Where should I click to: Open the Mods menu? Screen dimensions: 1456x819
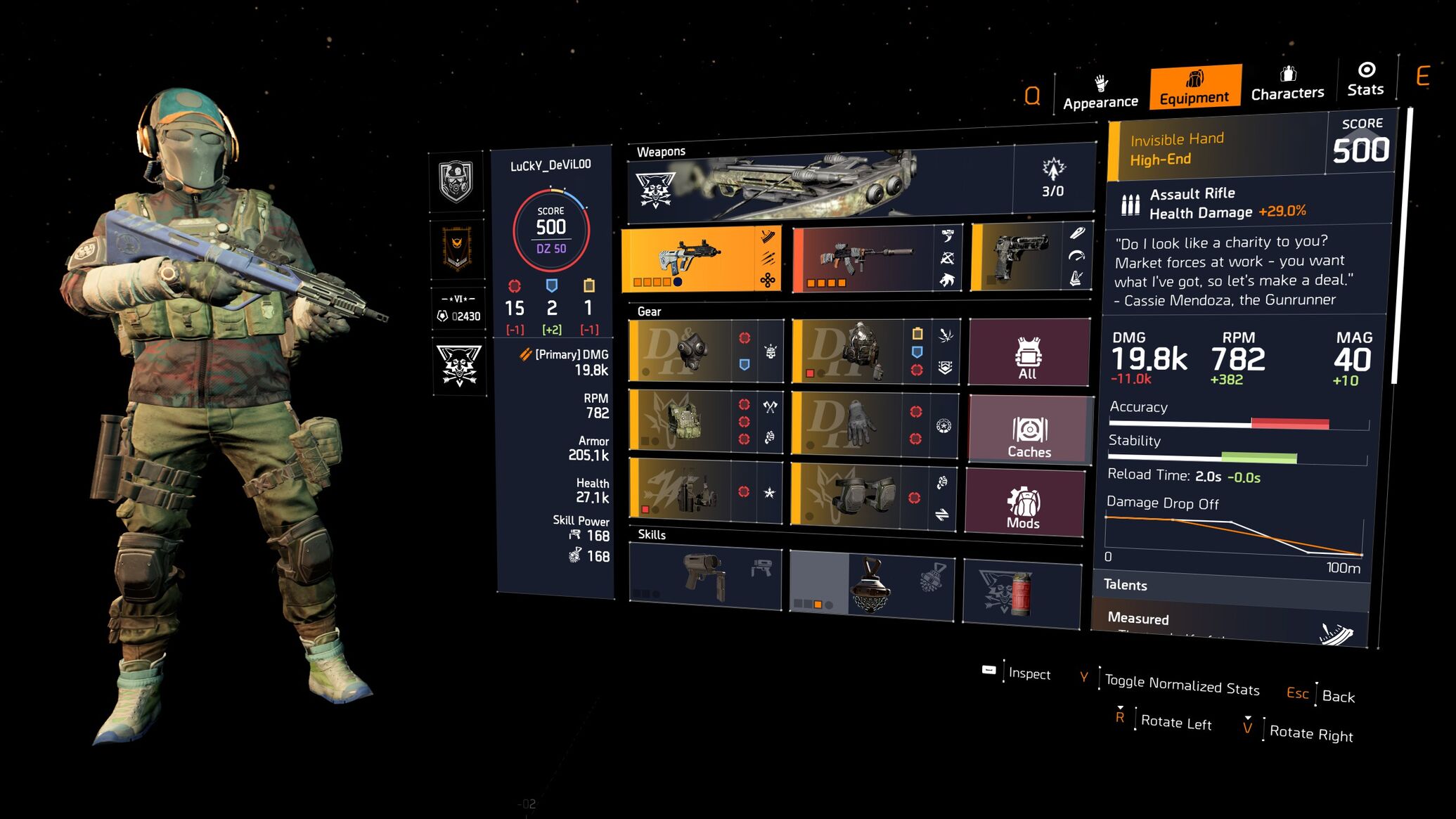pyautogui.click(x=1024, y=503)
